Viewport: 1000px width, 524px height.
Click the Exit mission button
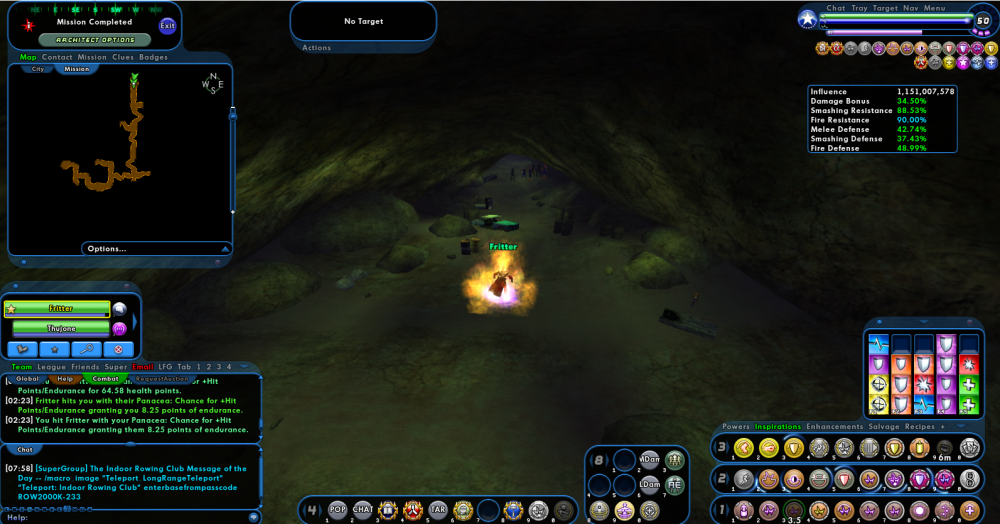167,25
